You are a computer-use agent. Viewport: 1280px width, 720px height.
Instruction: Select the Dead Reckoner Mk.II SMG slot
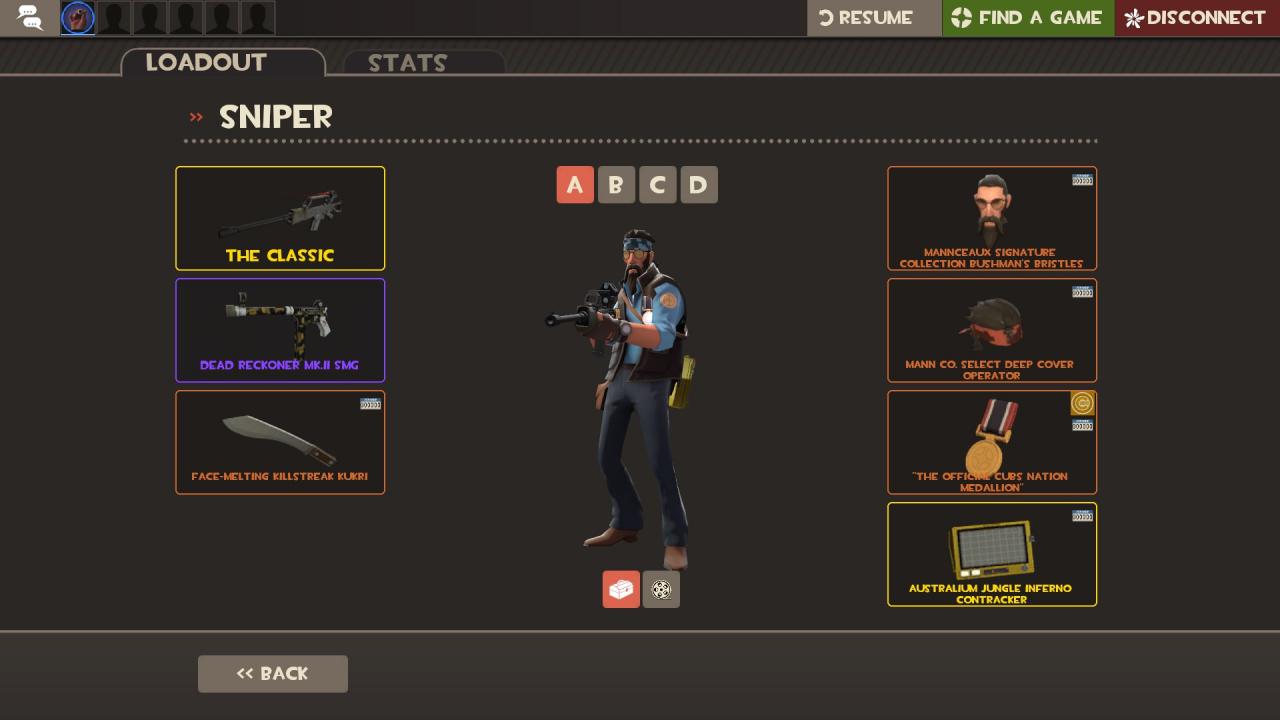coord(280,330)
